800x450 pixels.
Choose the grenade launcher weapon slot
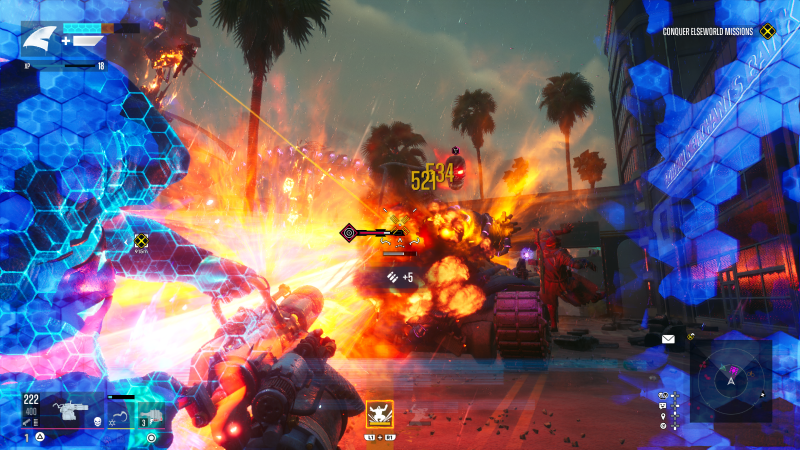tap(150, 414)
